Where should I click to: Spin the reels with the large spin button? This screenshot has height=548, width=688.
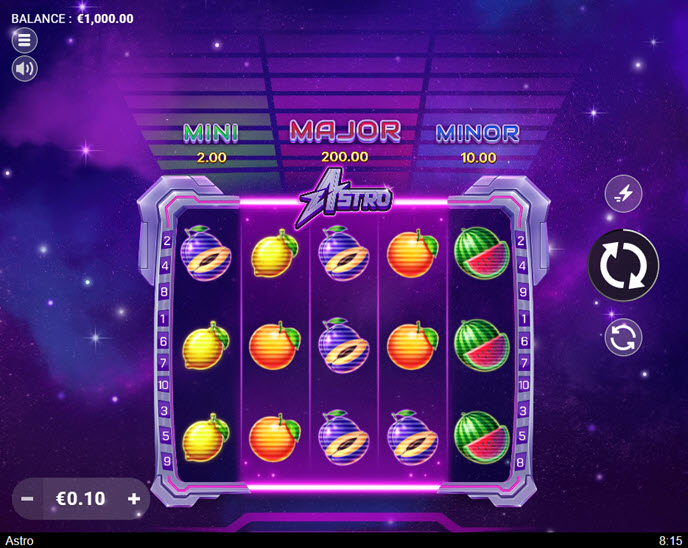pyautogui.click(x=623, y=266)
